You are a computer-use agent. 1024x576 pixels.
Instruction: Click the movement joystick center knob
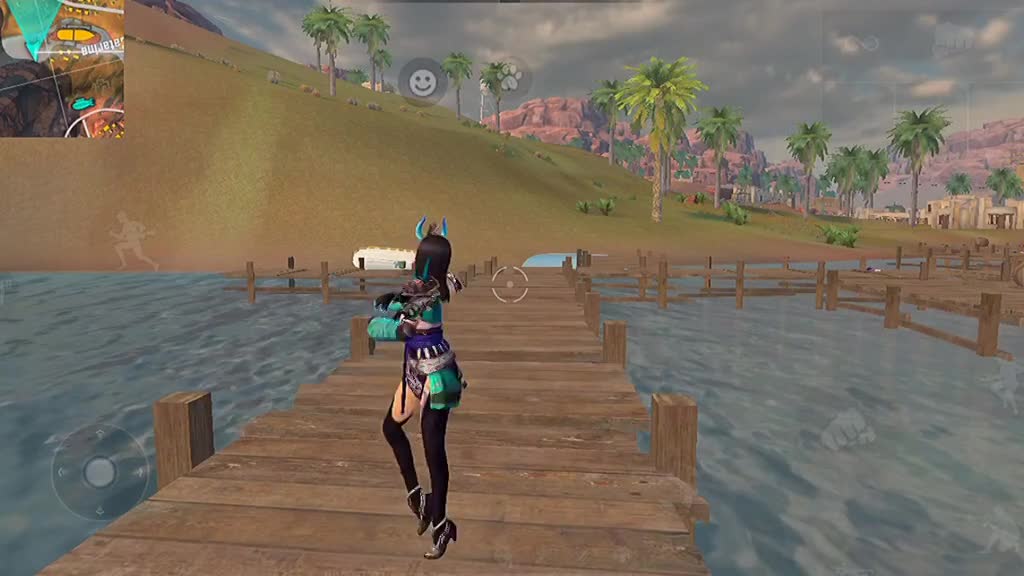(99, 471)
